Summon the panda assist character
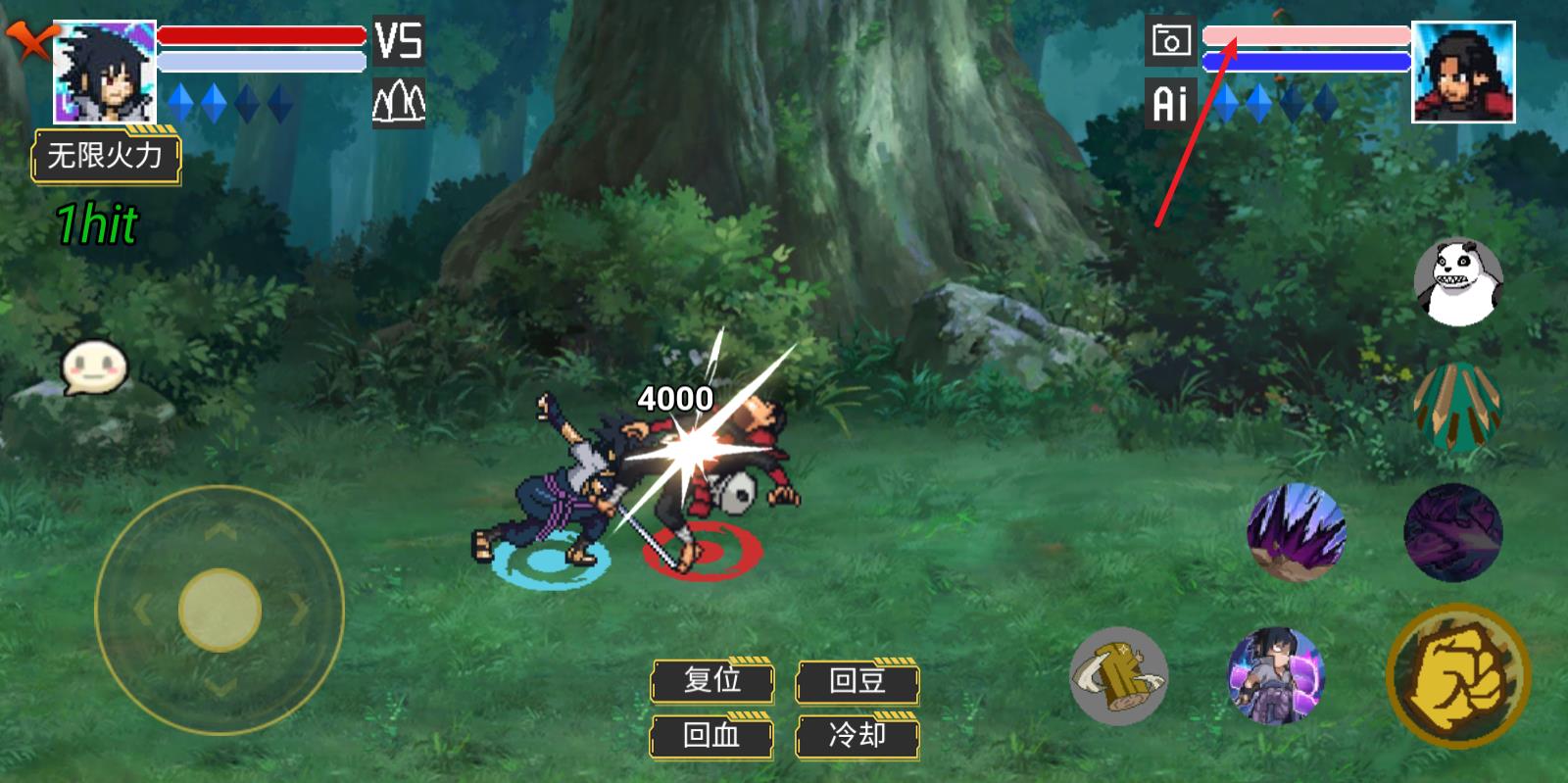Viewport: 1568px width, 783px height. [1458, 282]
